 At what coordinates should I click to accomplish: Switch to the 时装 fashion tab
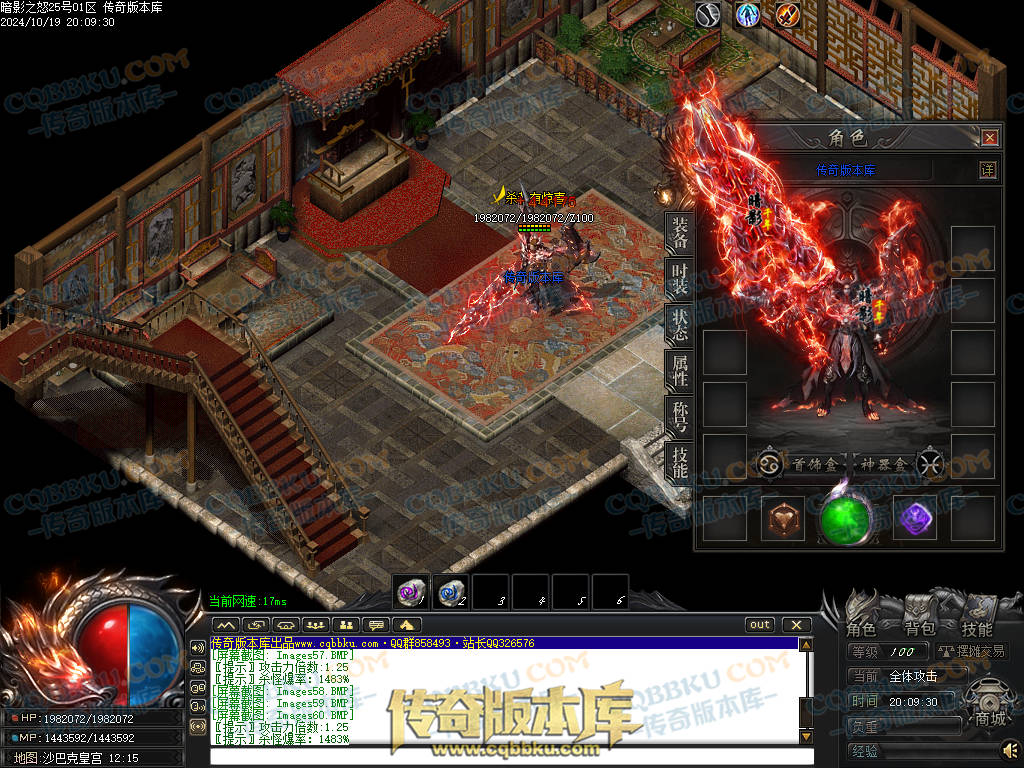680,279
